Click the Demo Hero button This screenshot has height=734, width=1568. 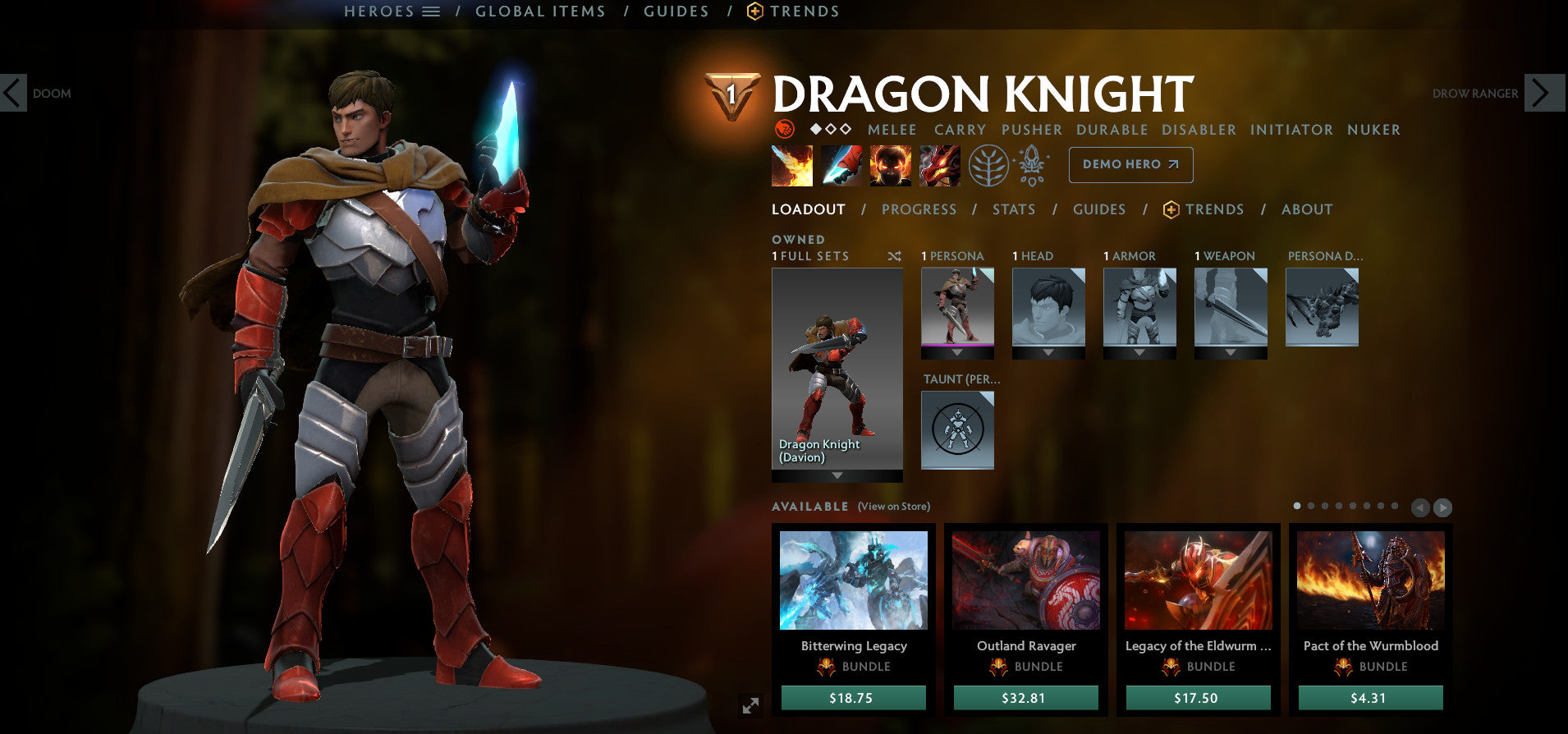click(1130, 164)
